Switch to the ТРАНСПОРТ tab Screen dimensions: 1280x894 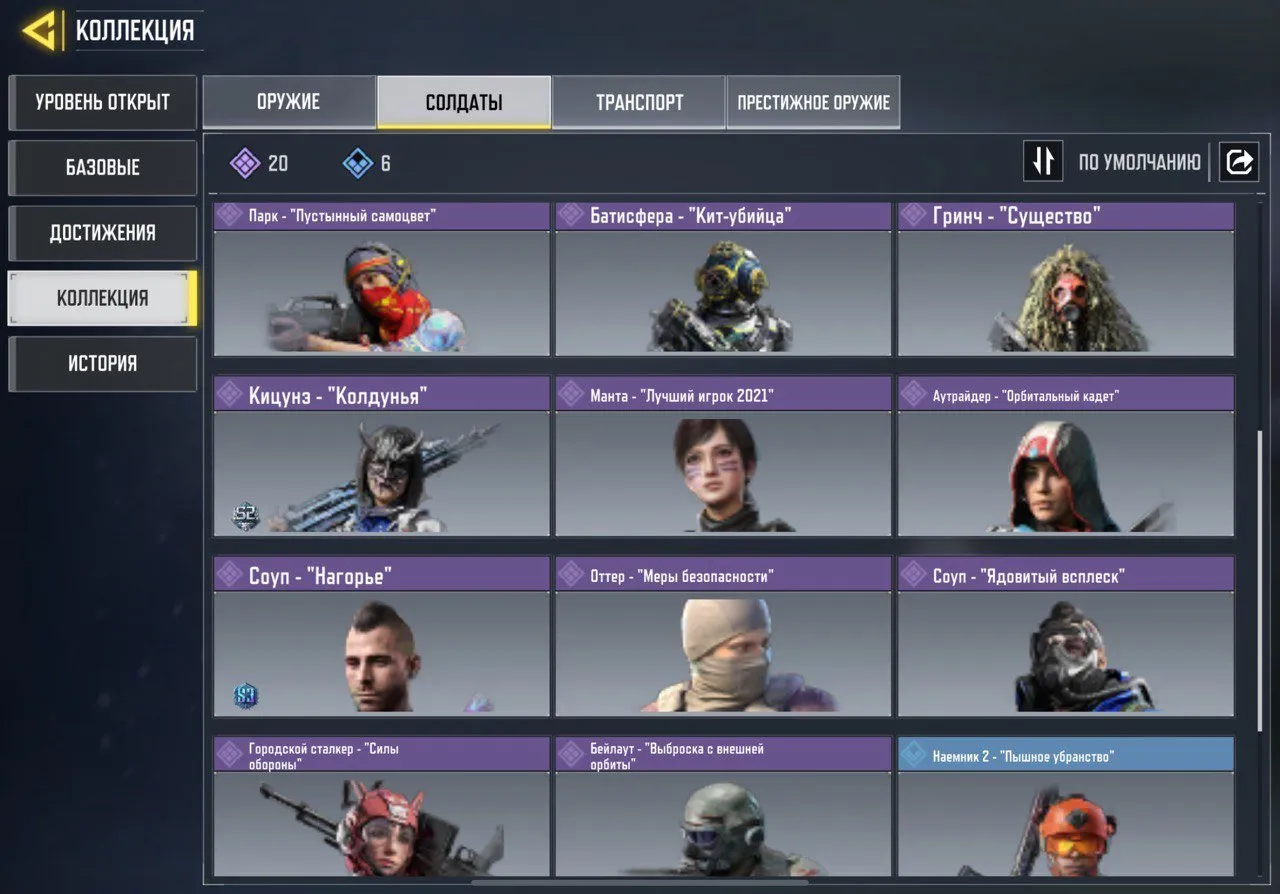(x=639, y=101)
